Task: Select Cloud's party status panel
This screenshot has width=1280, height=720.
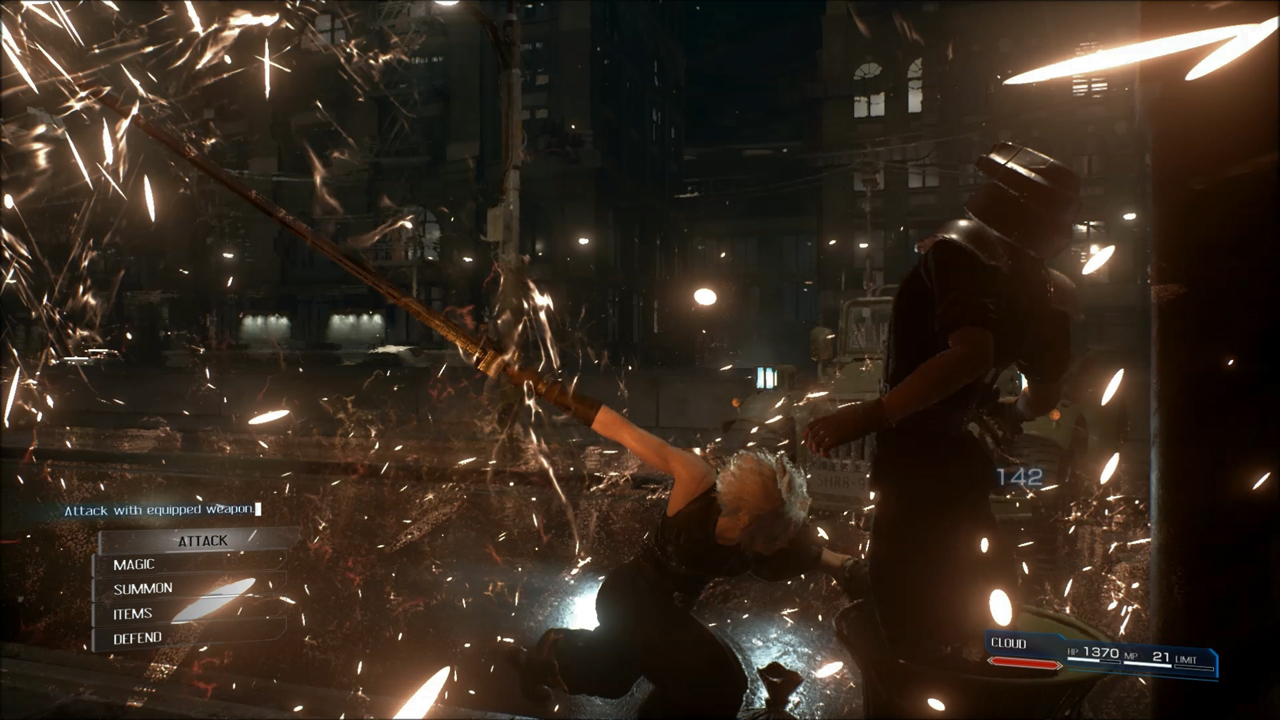Action: point(1101,654)
